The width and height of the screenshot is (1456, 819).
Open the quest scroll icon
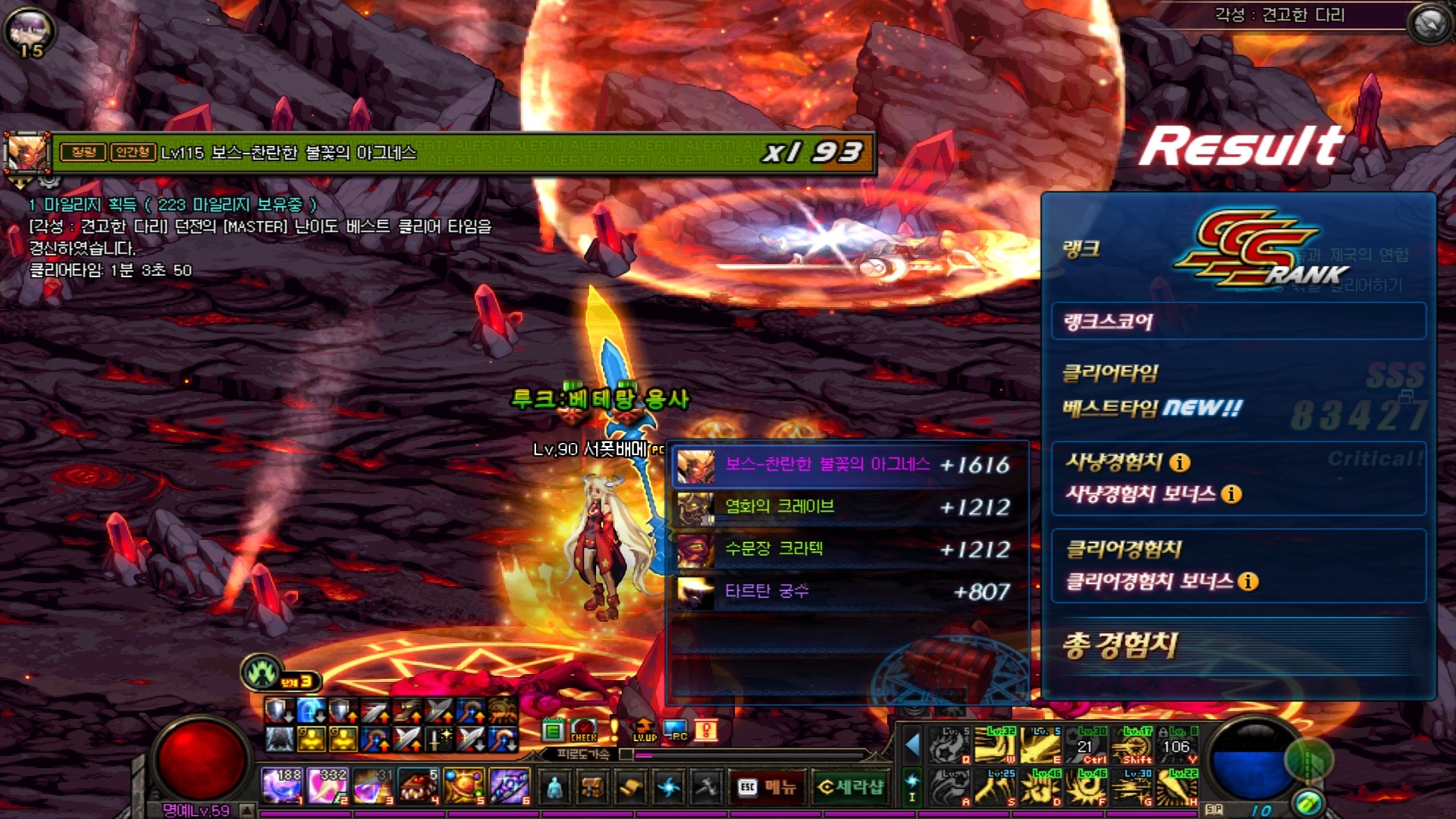(x=630, y=788)
